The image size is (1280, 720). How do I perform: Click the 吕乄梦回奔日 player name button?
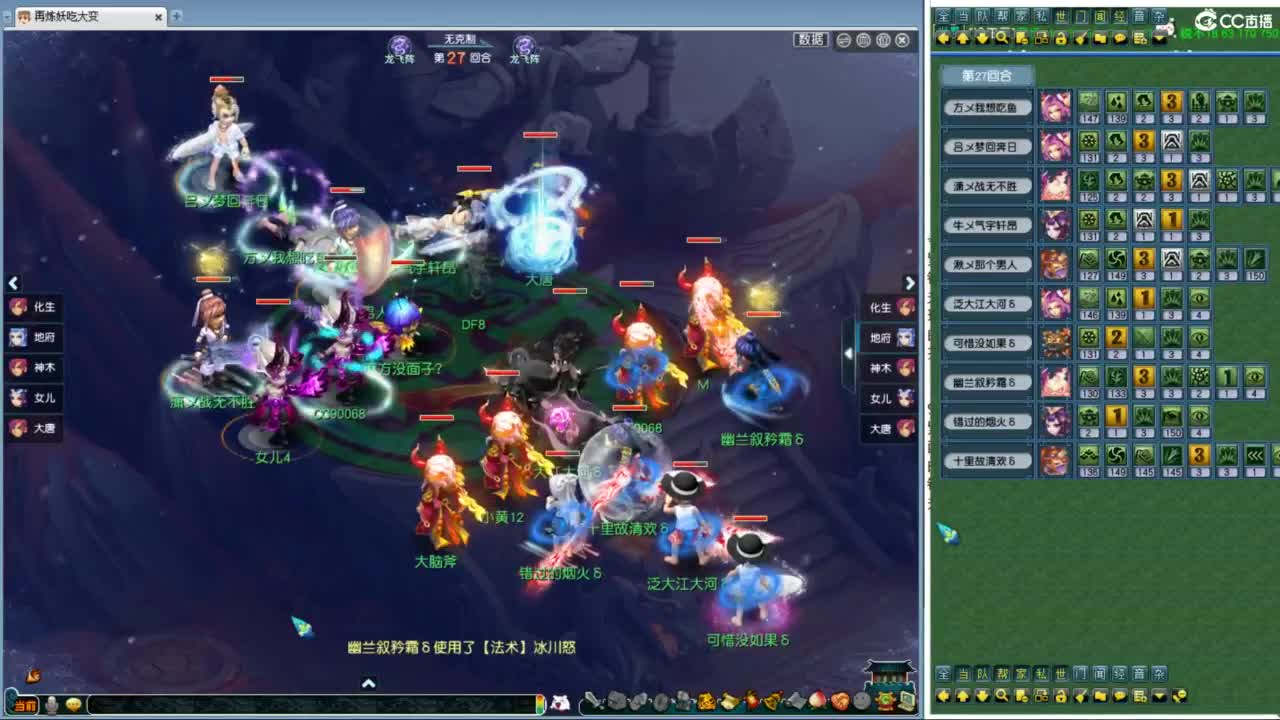tap(986, 144)
